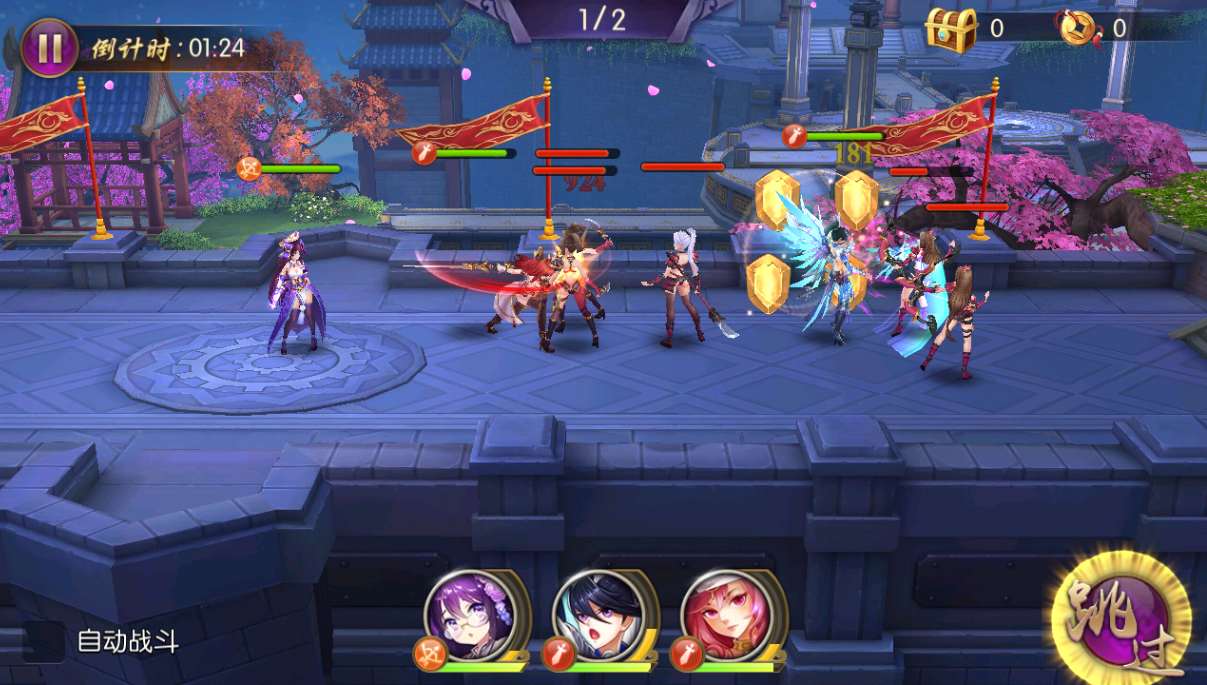Toggle the 自动战斗 auto-battle checkbox
Image resolution: width=1207 pixels, height=685 pixels.
pos(44,641)
